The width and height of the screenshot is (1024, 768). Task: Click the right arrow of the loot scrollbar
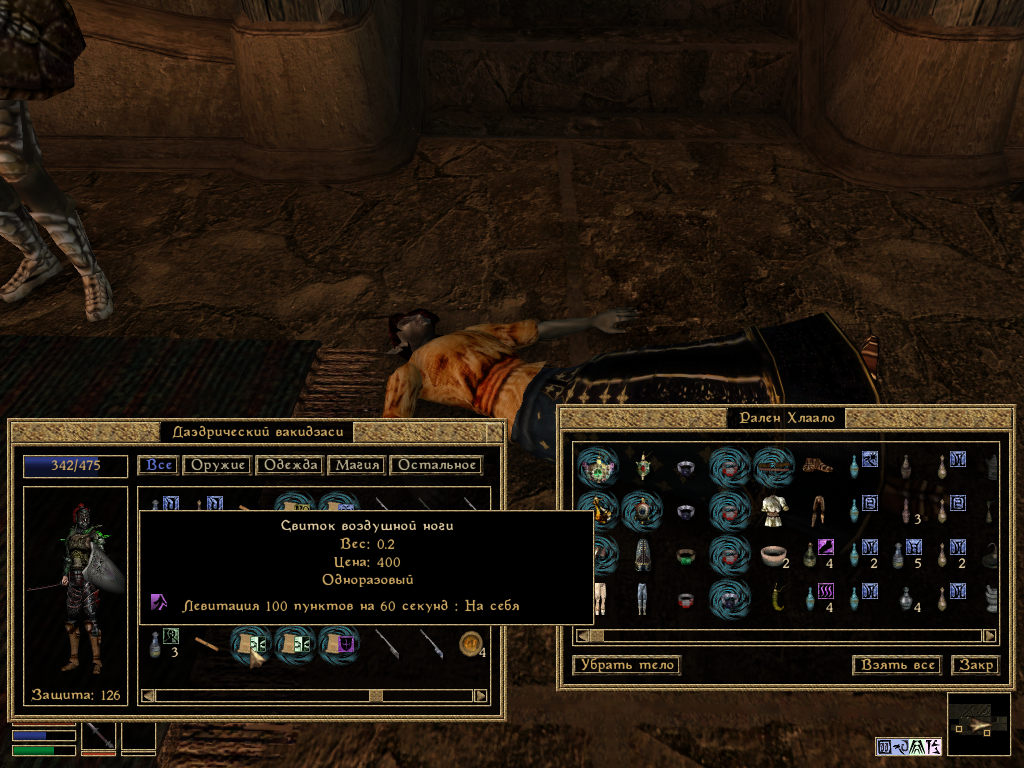[989, 635]
